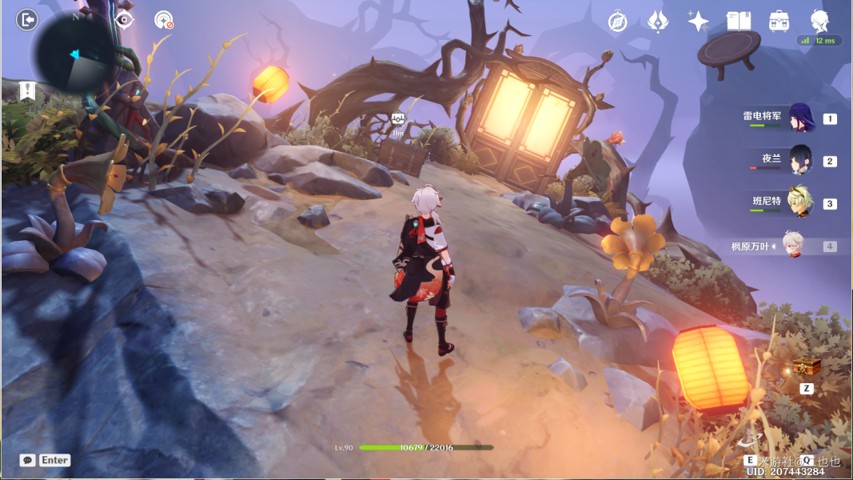The width and height of the screenshot is (853, 480).
Task: Toggle the eye view icon
Action: [124, 20]
